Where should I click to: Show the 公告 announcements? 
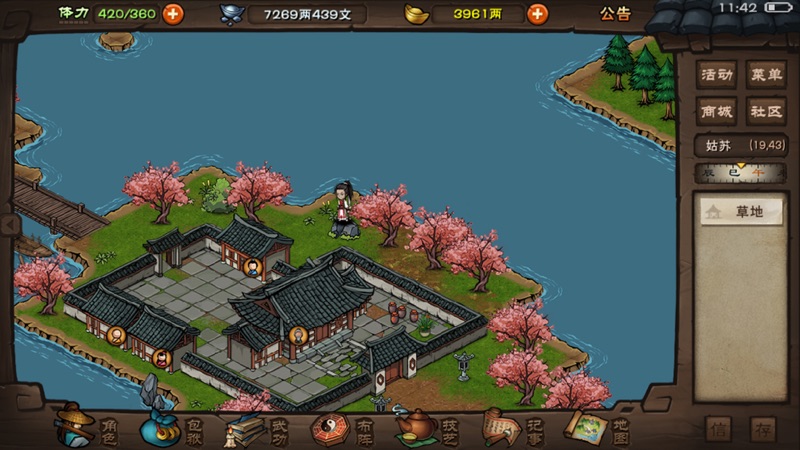point(615,14)
